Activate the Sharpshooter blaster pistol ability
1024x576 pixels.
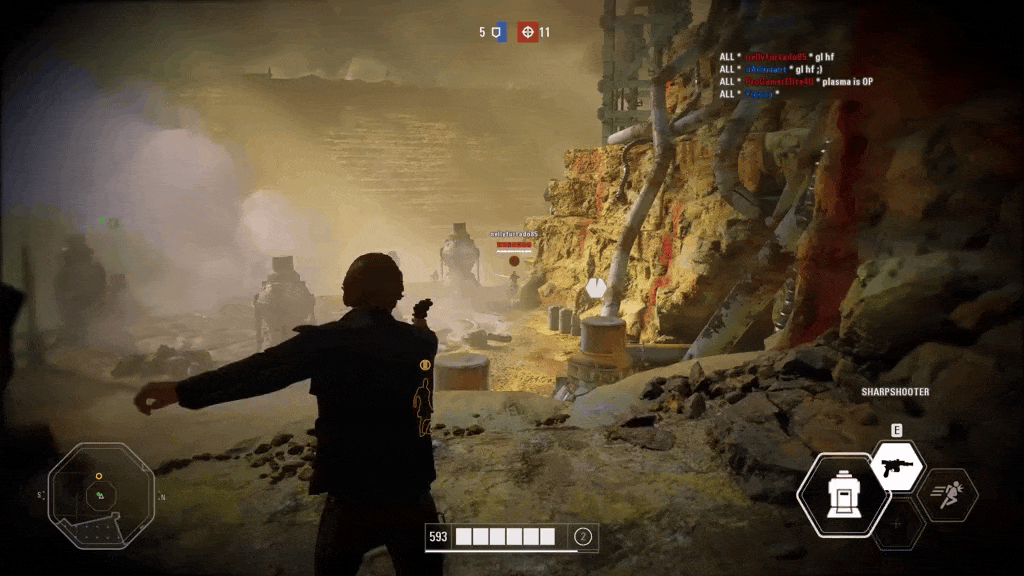[x=897, y=467]
